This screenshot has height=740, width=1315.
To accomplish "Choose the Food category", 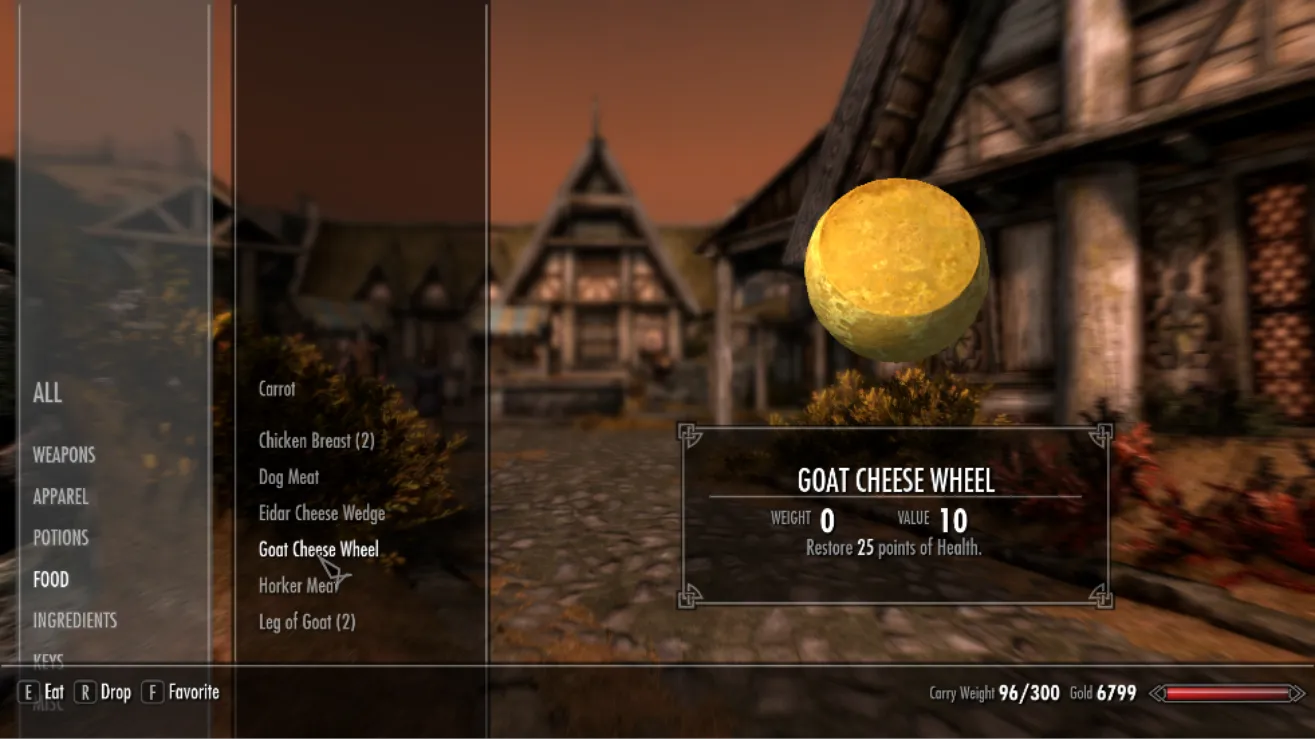I will click(51, 580).
